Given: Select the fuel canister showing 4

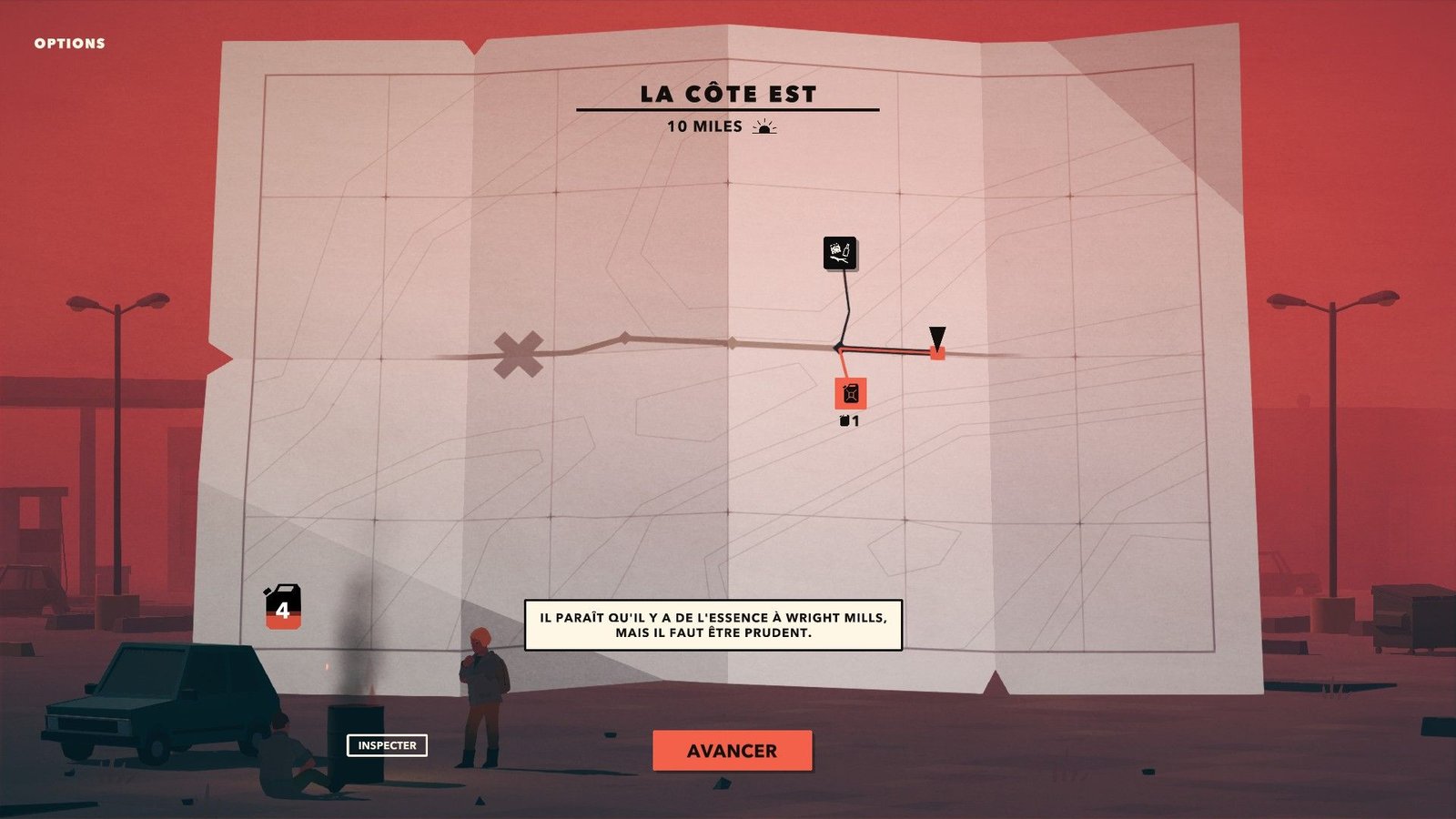Looking at the screenshot, I should point(283,607).
